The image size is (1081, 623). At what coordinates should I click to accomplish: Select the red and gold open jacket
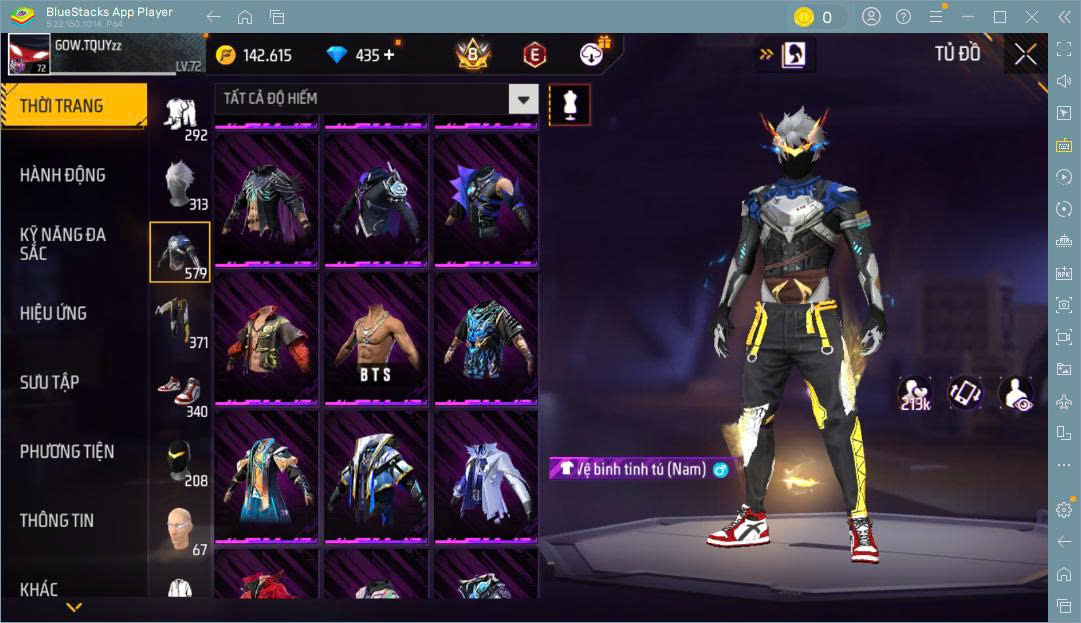point(266,340)
